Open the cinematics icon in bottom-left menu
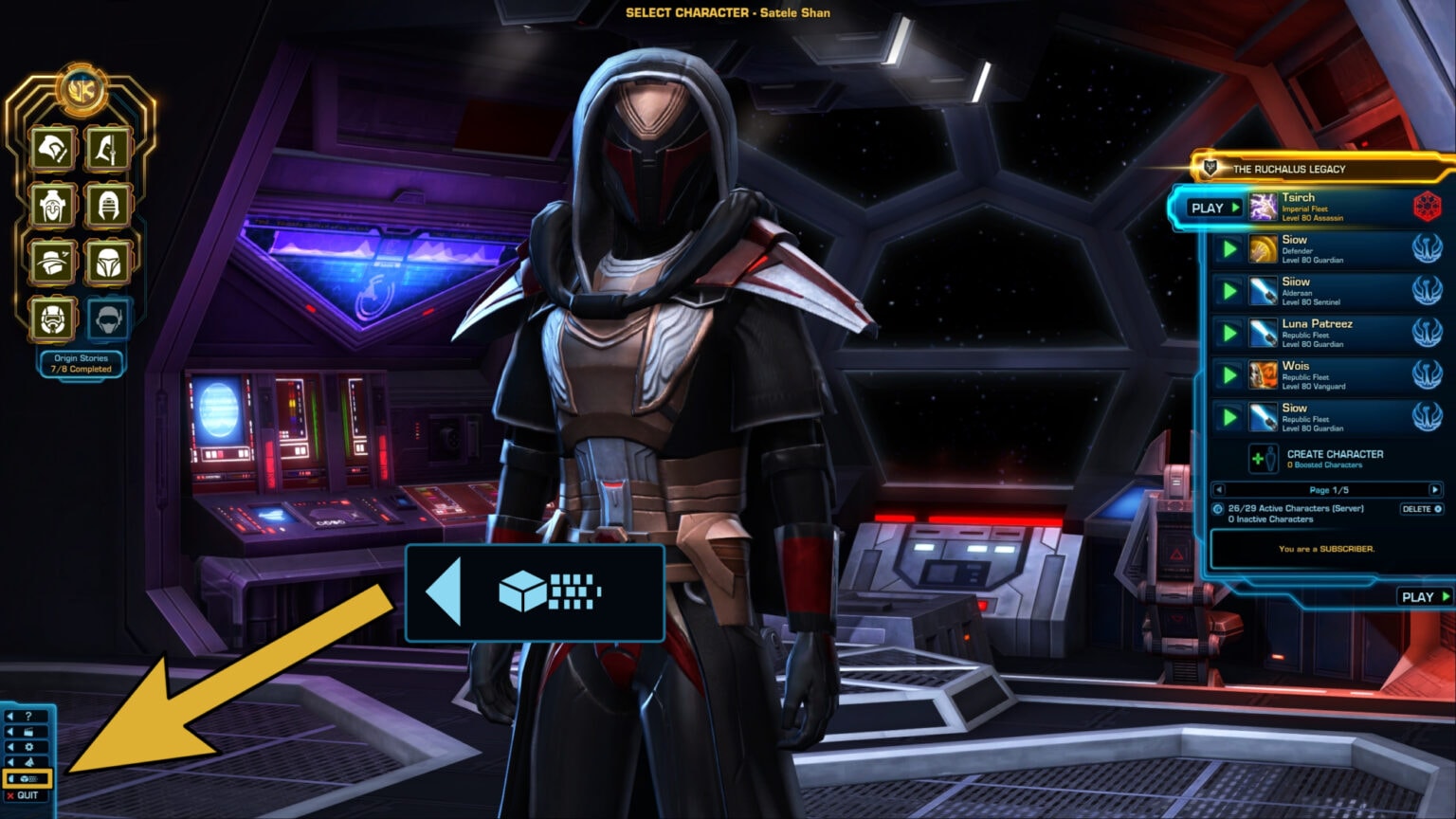The height and width of the screenshot is (819, 1456). tap(28, 732)
